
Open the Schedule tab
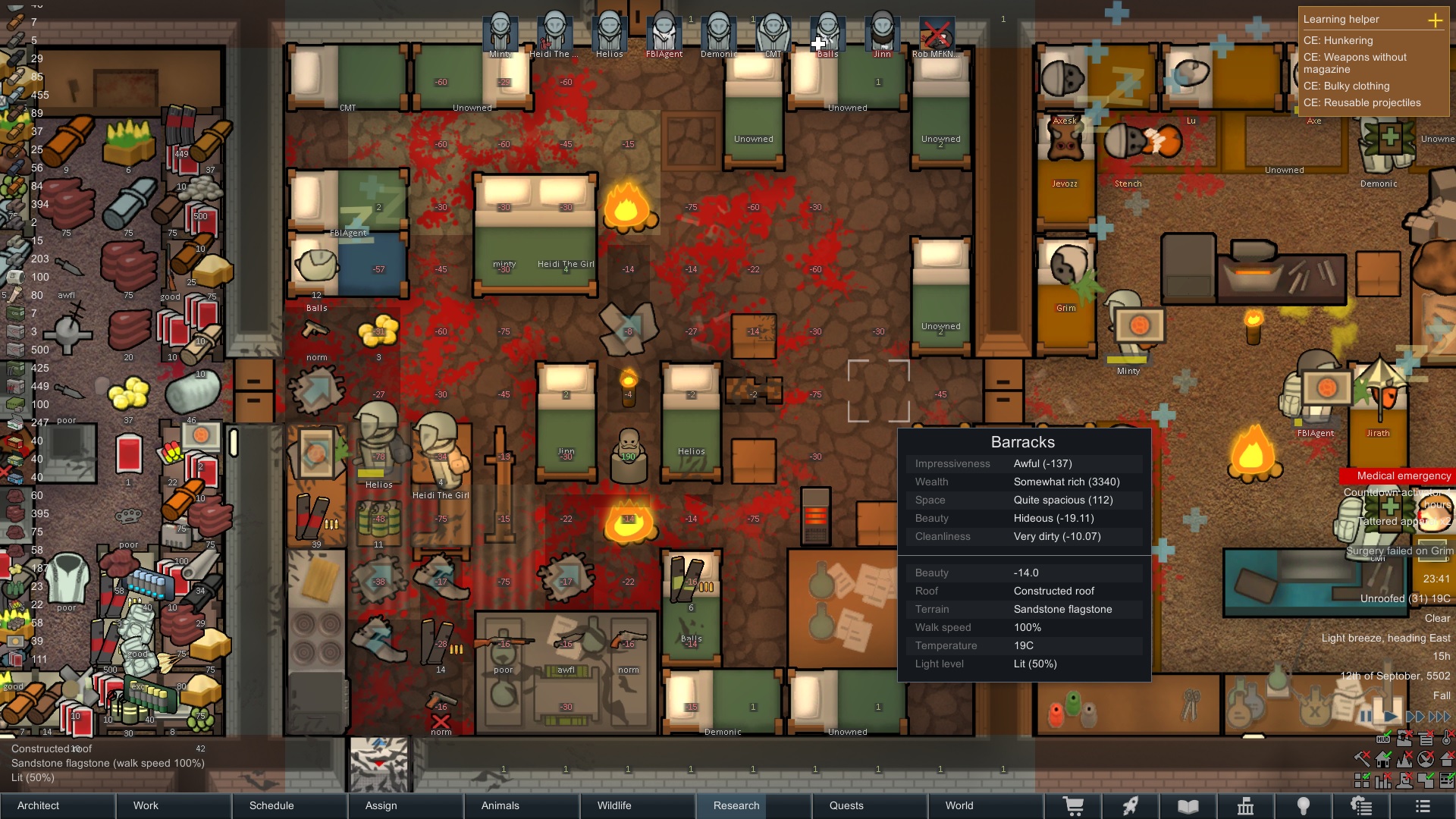(x=290, y=805)
